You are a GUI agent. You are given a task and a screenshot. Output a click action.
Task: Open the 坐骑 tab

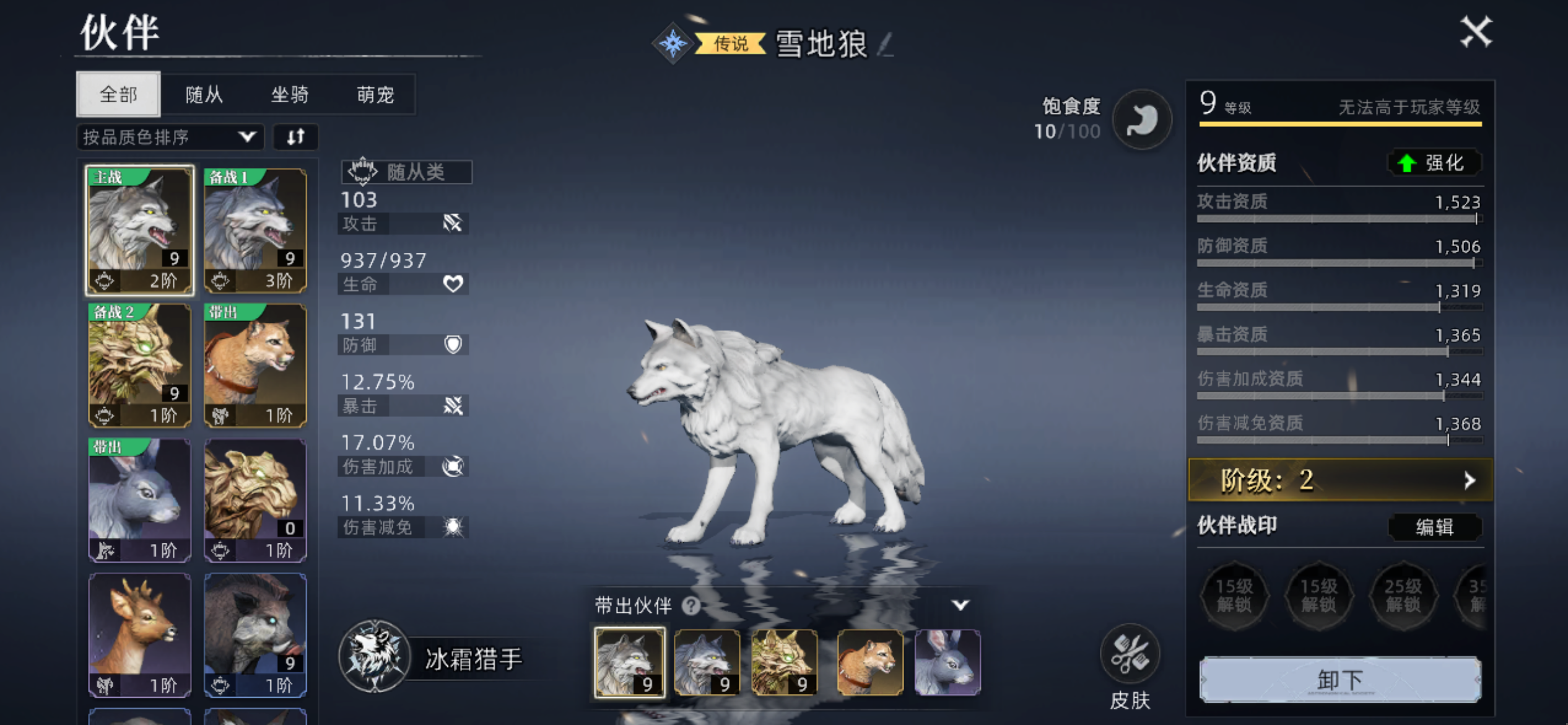290,94
